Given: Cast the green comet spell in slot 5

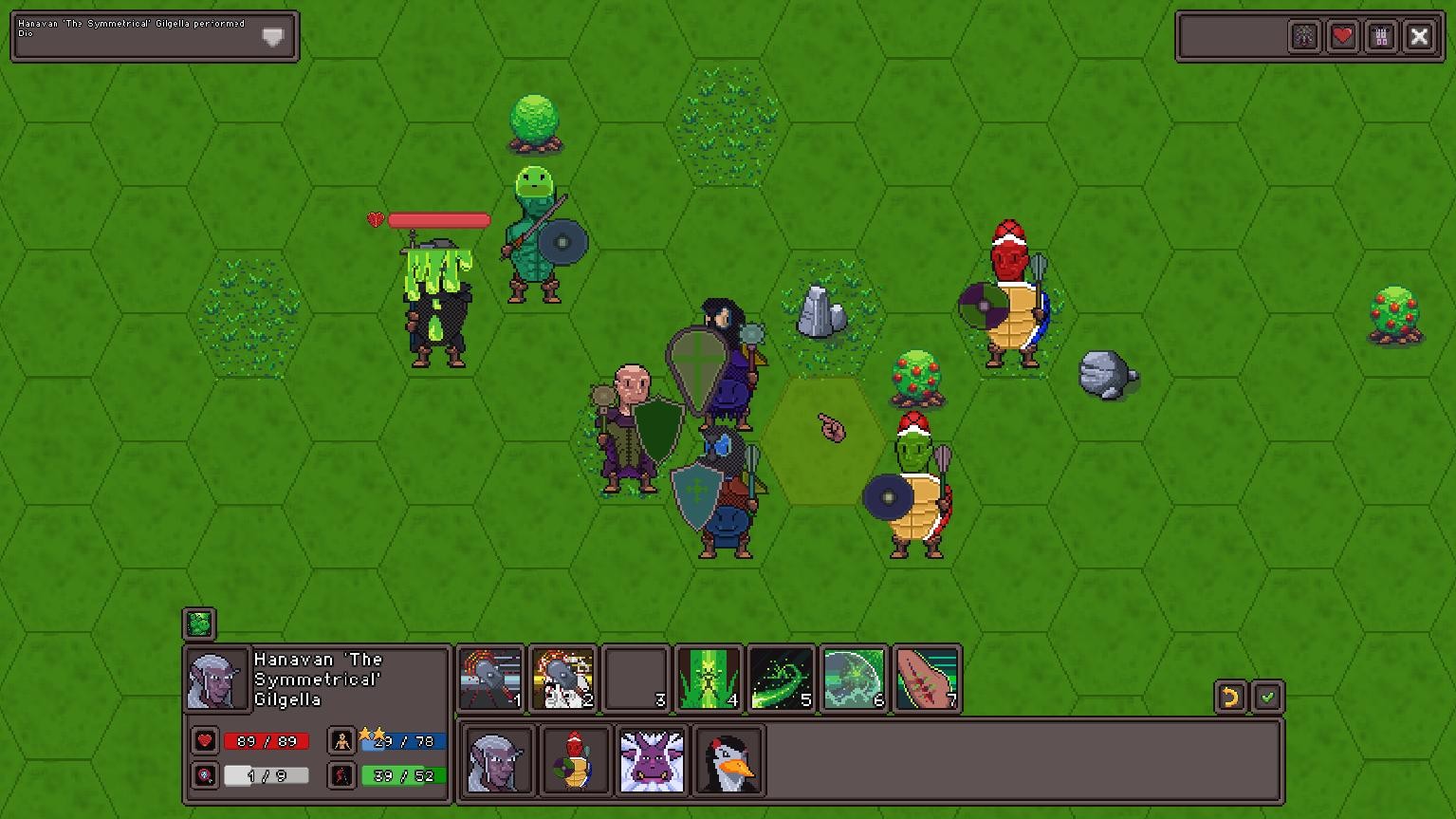Looking at the screenshot, I should click(782, 678).
